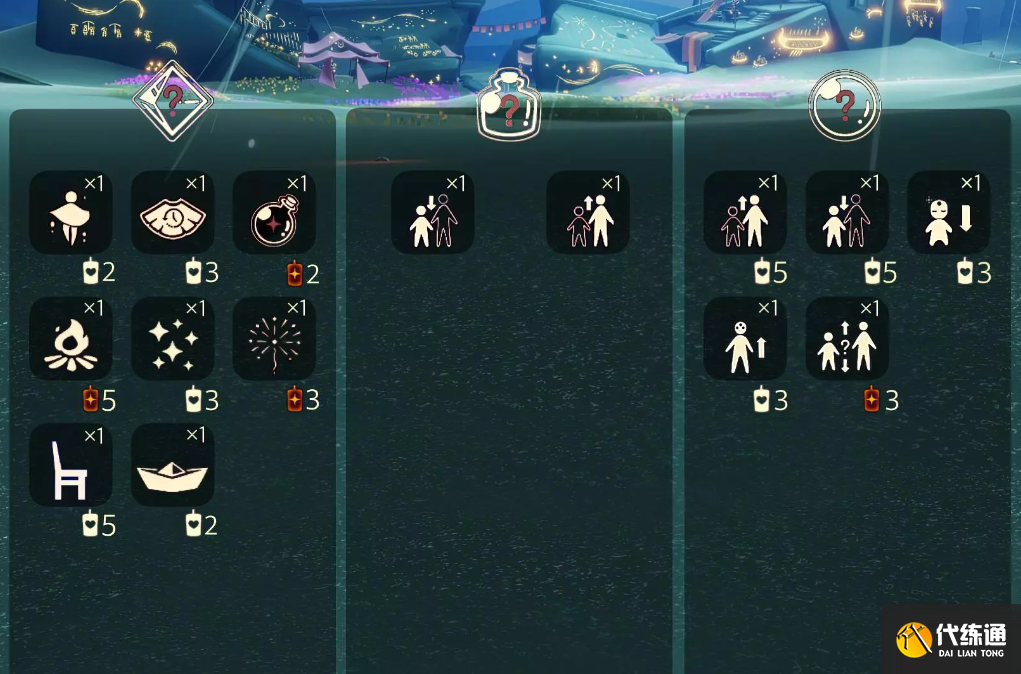Pick the round potion bottle item

click(x=275, y=212)
